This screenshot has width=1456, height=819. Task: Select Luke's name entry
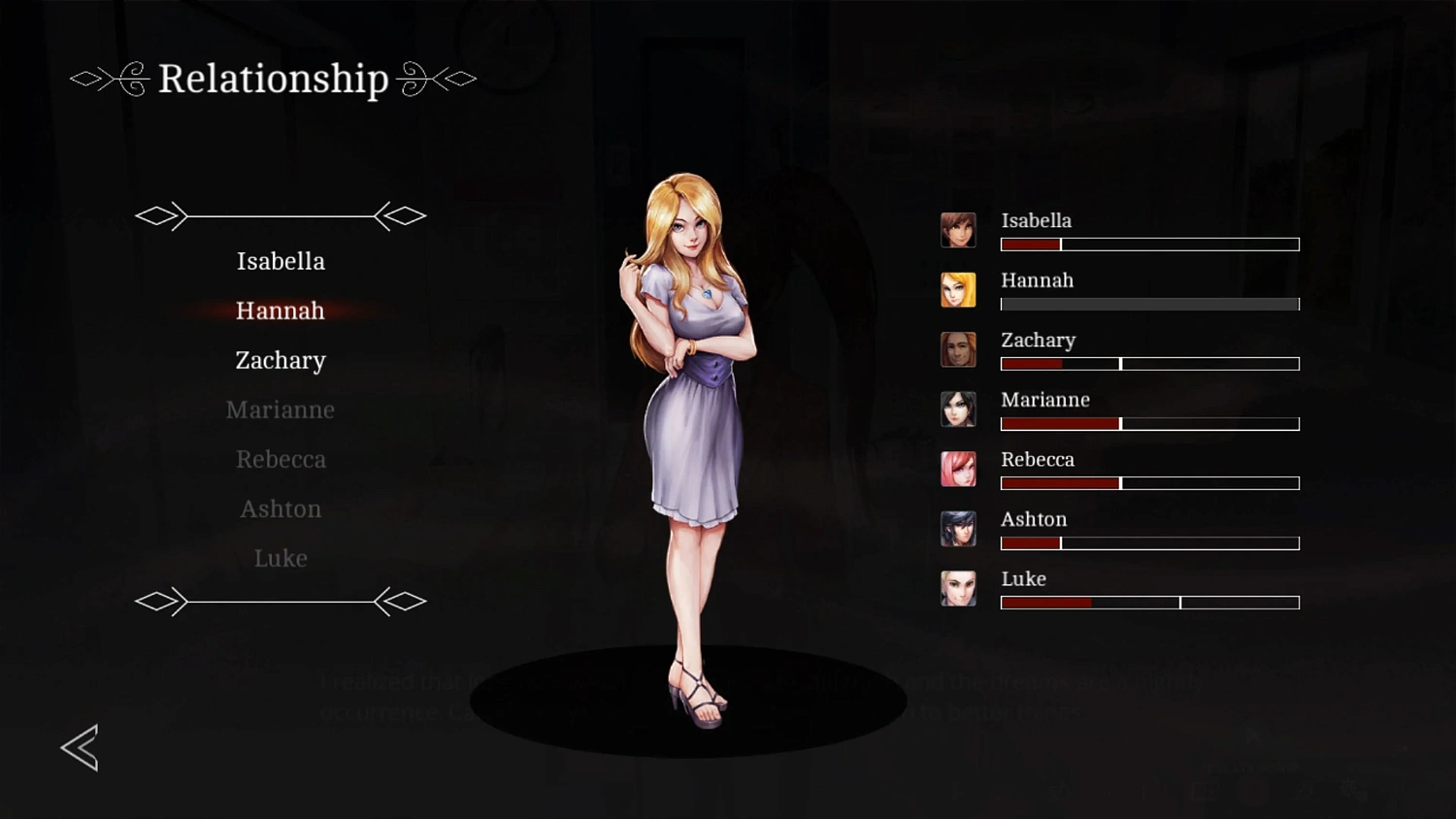coord(281,558)
